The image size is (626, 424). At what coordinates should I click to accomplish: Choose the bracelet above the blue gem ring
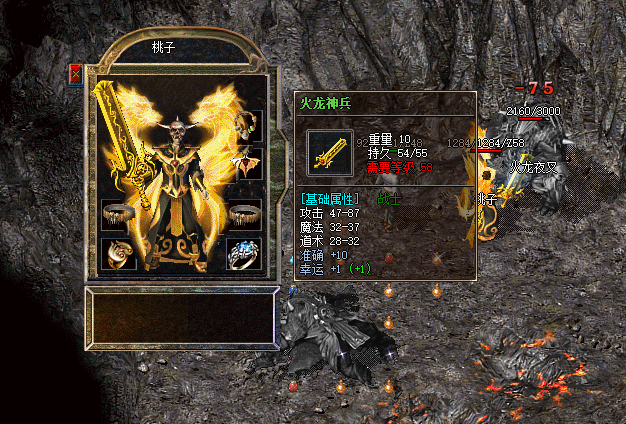244,214
